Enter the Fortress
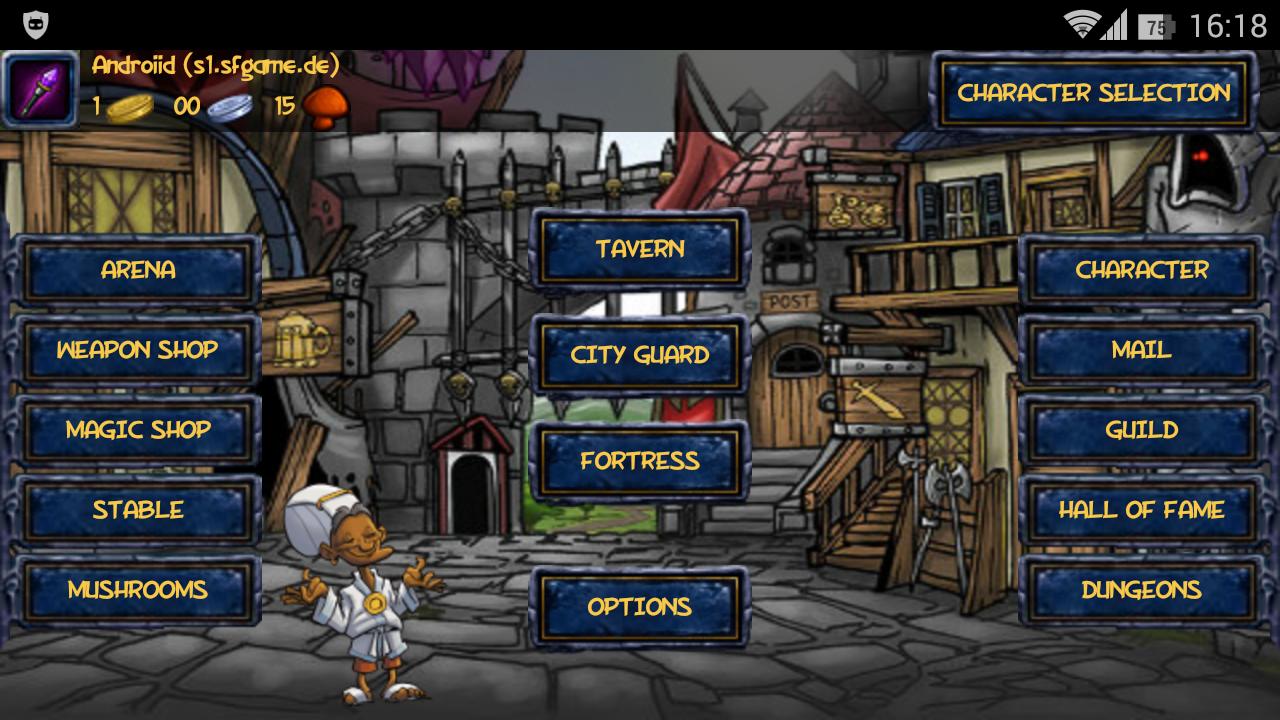Screen dimensions: 1280x720 click(639, 461)
